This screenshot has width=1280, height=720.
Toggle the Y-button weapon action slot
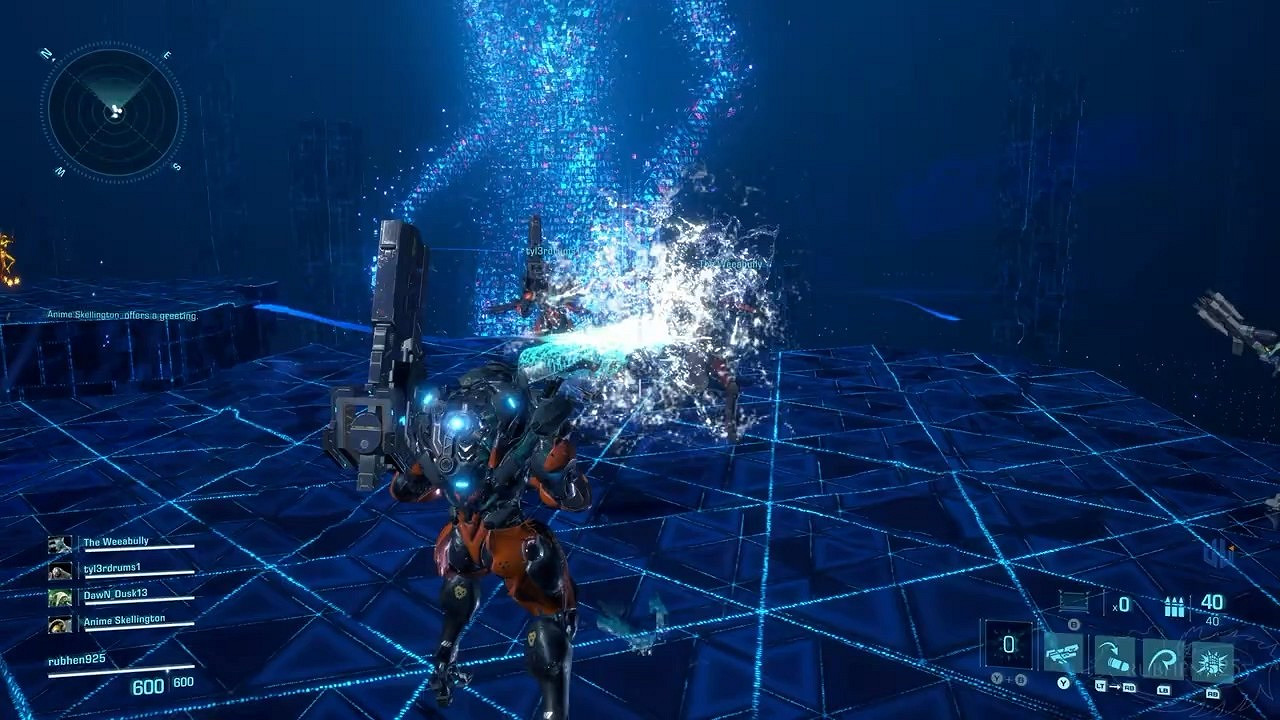1062,682
